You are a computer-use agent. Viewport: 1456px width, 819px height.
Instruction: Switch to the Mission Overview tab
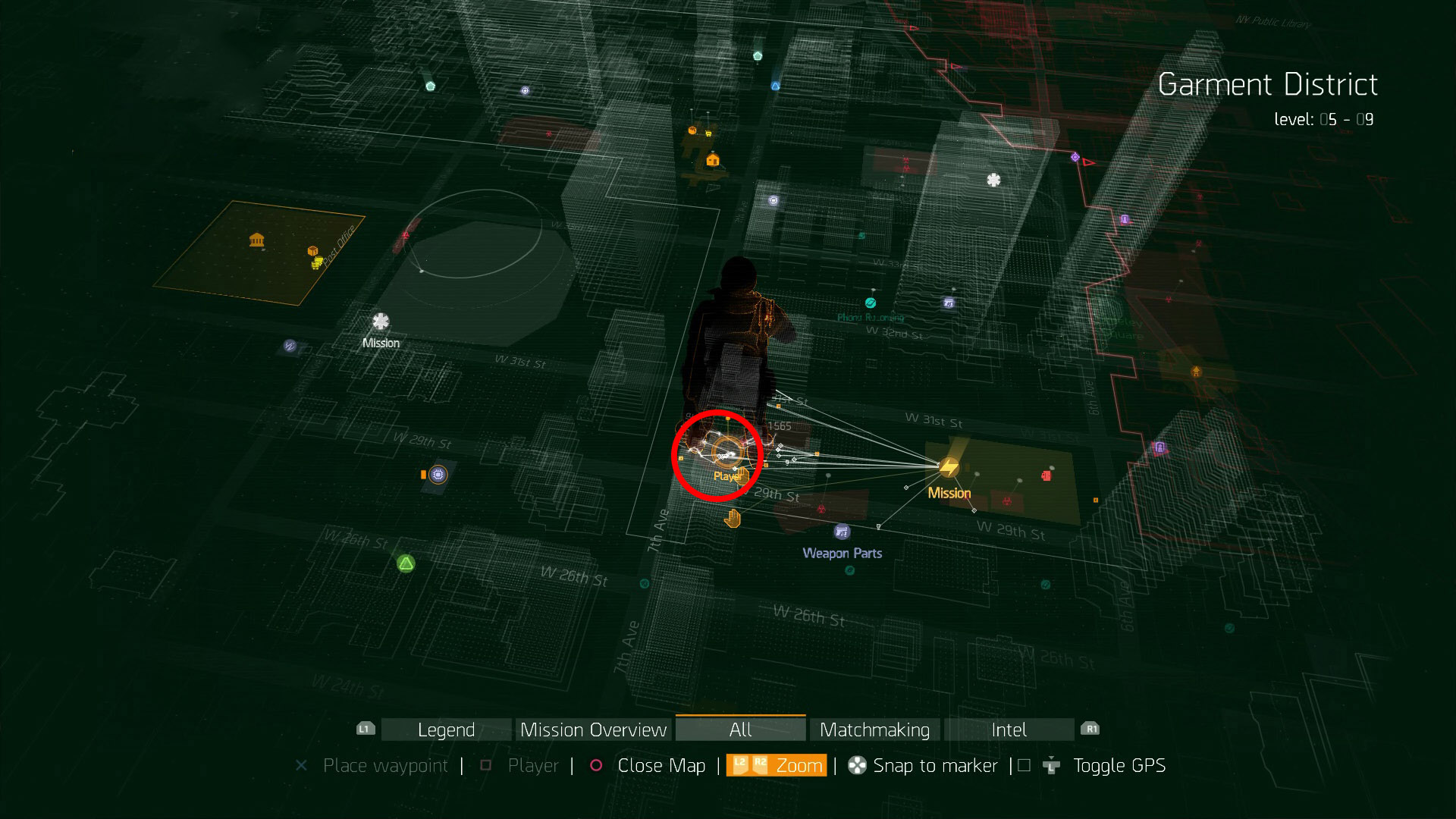593,730
